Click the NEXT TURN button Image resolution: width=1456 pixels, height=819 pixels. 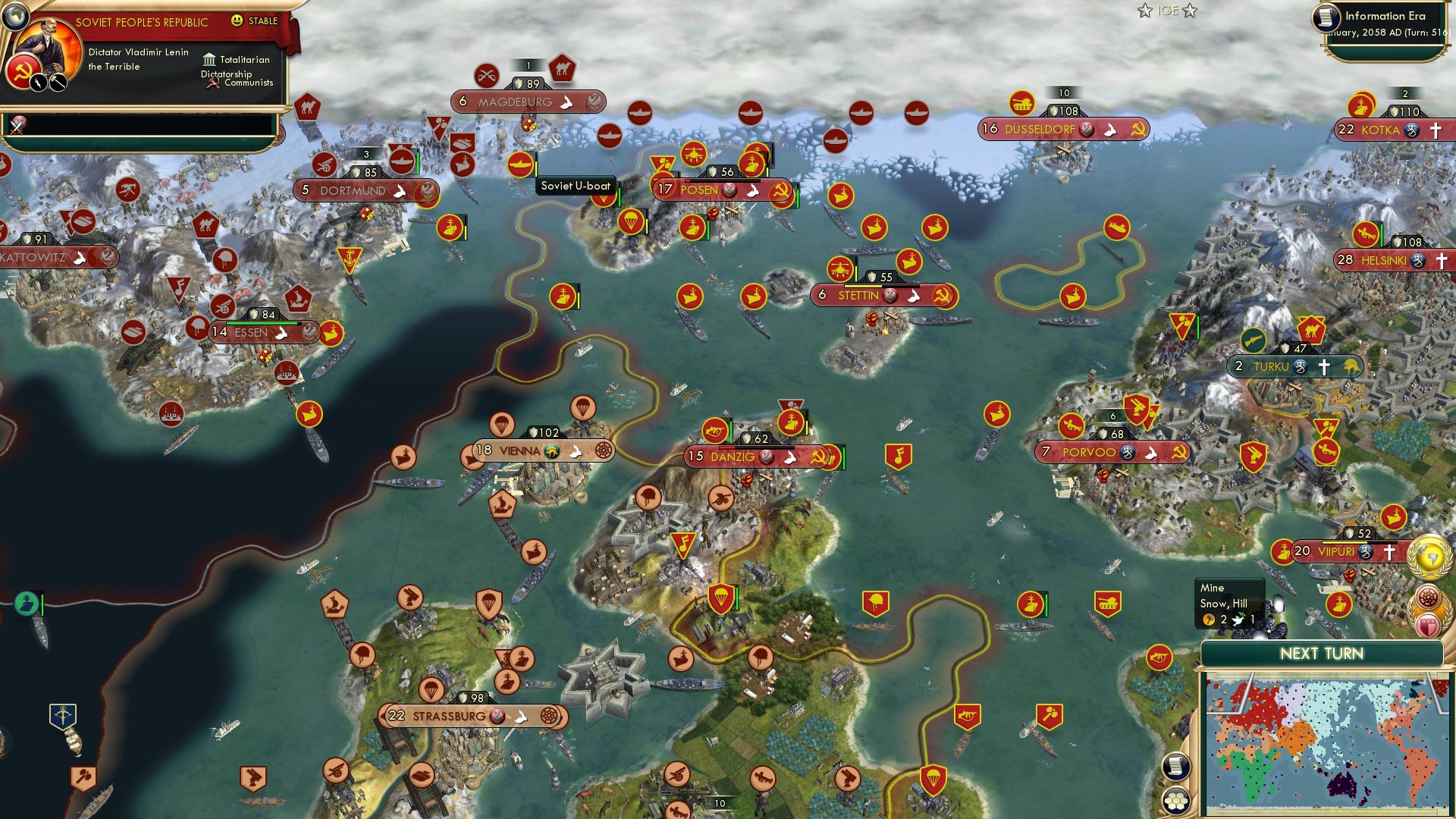point(1322,652)
